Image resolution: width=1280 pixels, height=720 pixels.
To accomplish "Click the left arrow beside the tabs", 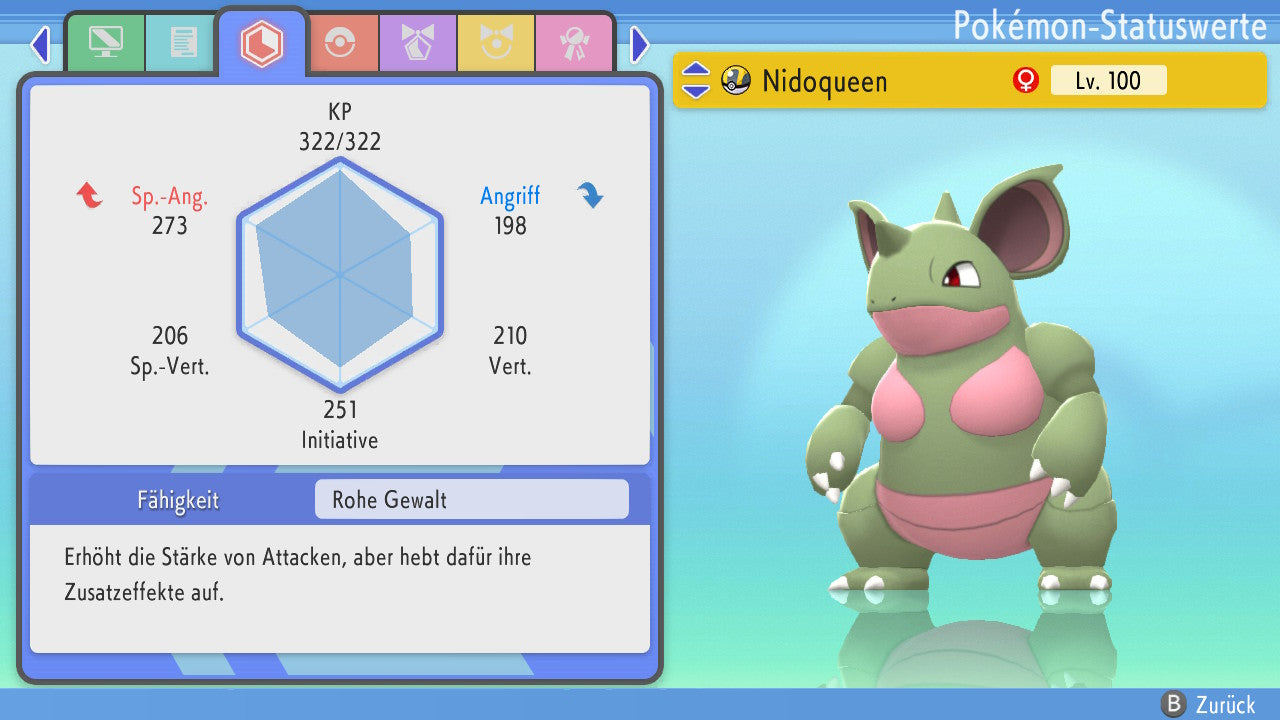I will (40, 44).
